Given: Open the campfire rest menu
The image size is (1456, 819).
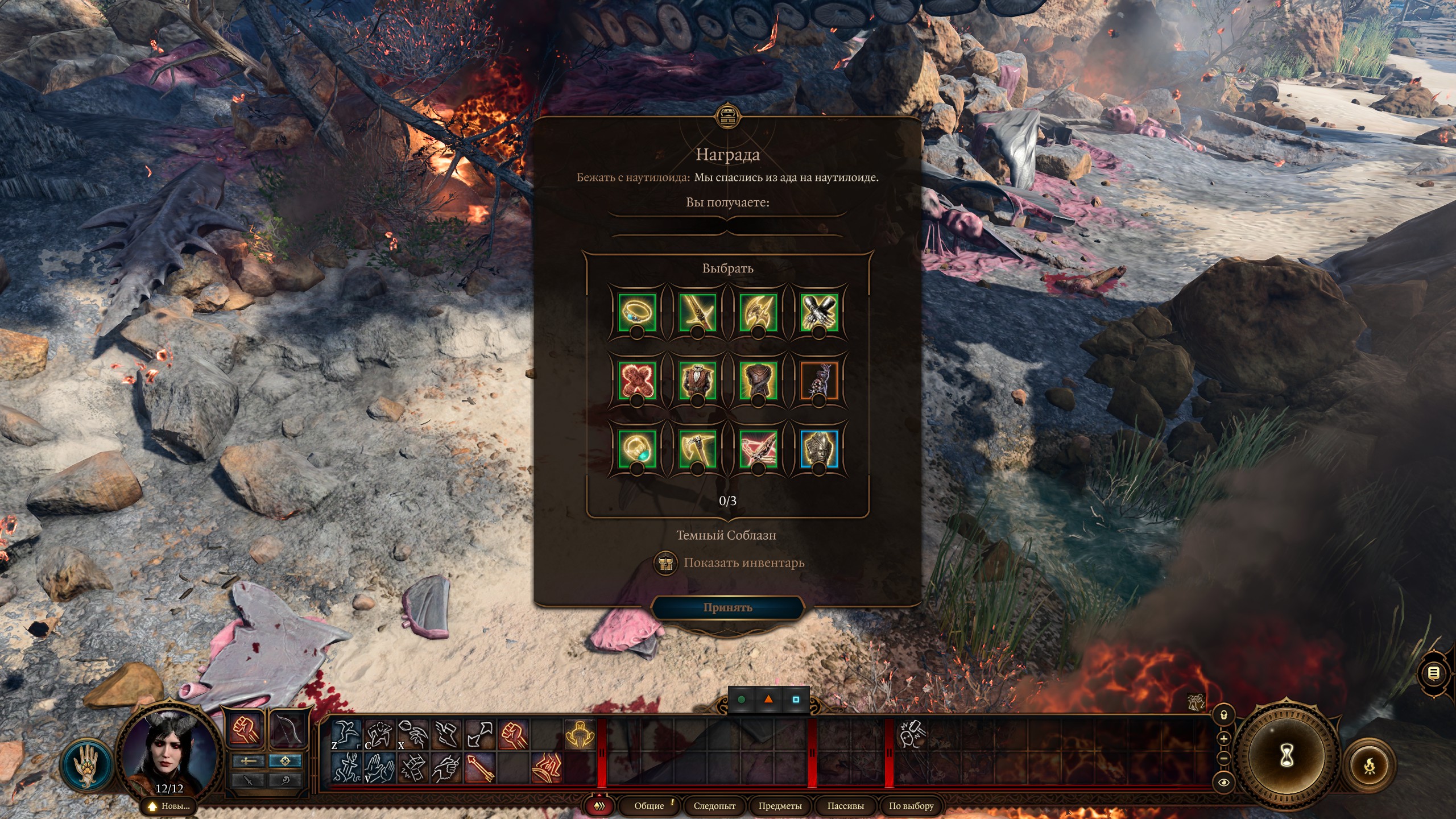Looking at the screenshot, I should pos(1370,766).
